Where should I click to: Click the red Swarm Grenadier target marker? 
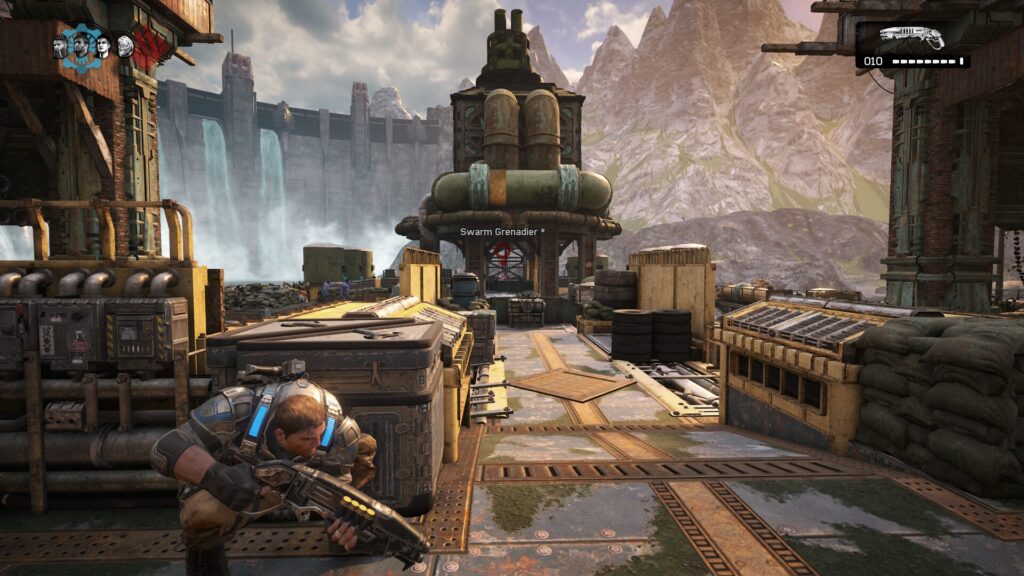(501, 258)
